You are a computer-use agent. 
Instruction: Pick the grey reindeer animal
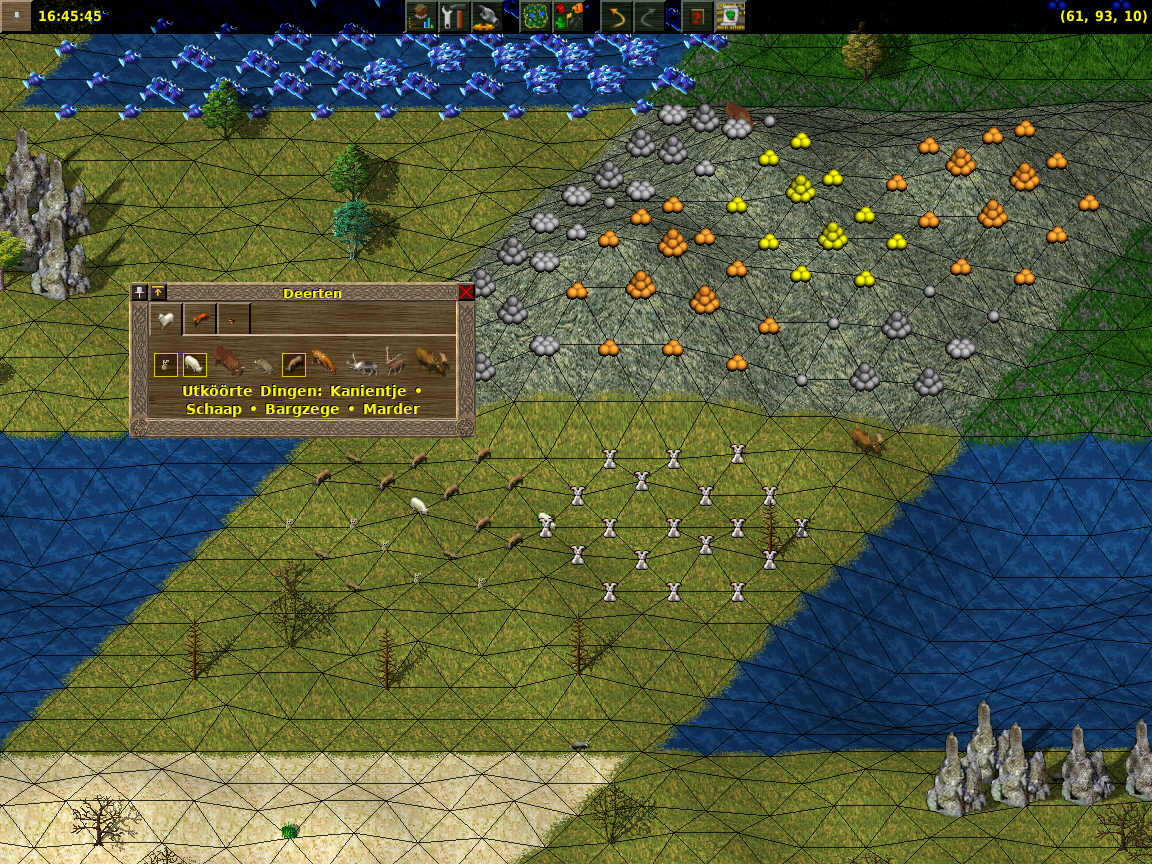(359, 363)
